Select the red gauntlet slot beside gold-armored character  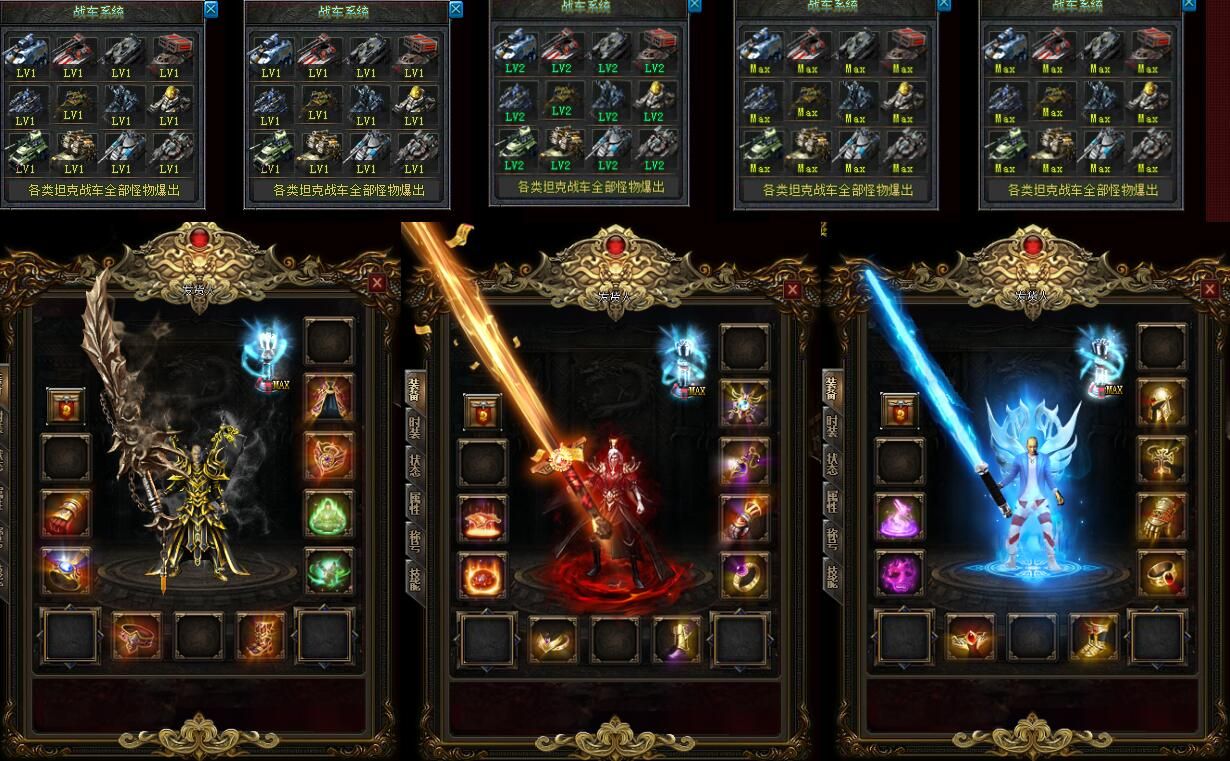pyautogui.click(x=66, y=513)
